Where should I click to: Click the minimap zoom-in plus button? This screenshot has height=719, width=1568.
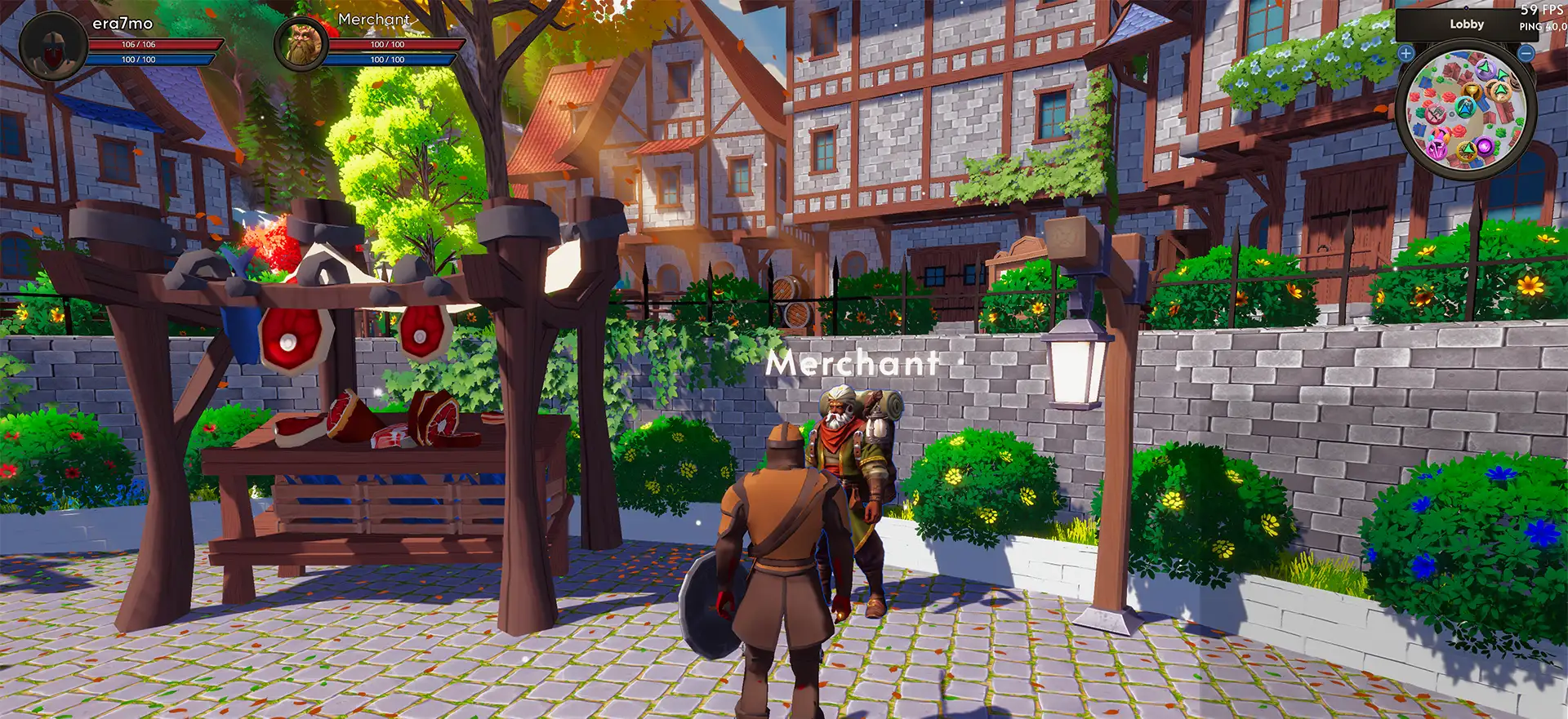click(x=1406, y=53)
